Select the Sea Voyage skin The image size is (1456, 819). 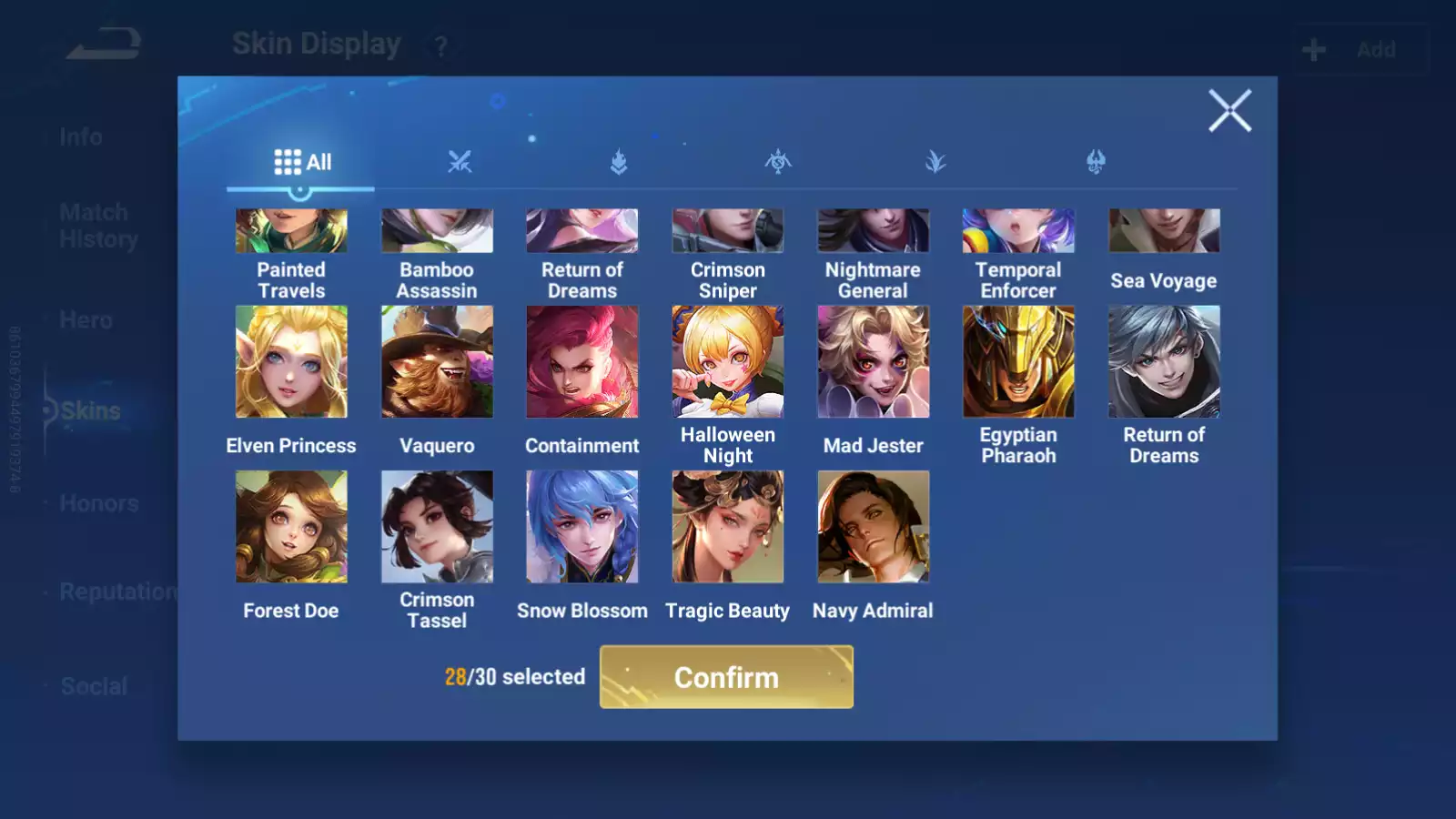pos(1164,231)
